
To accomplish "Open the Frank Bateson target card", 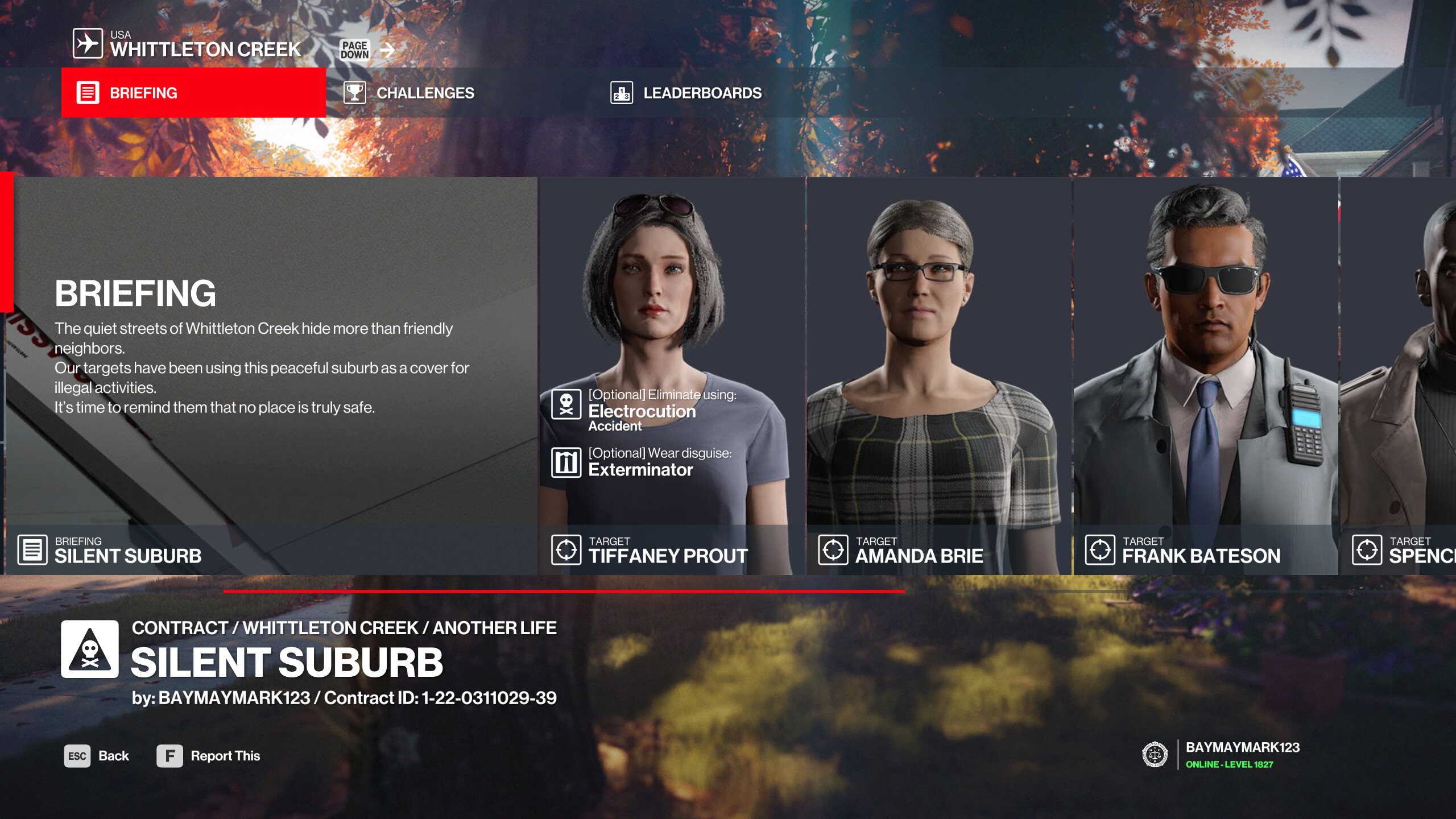I will tap(1206, 375).
